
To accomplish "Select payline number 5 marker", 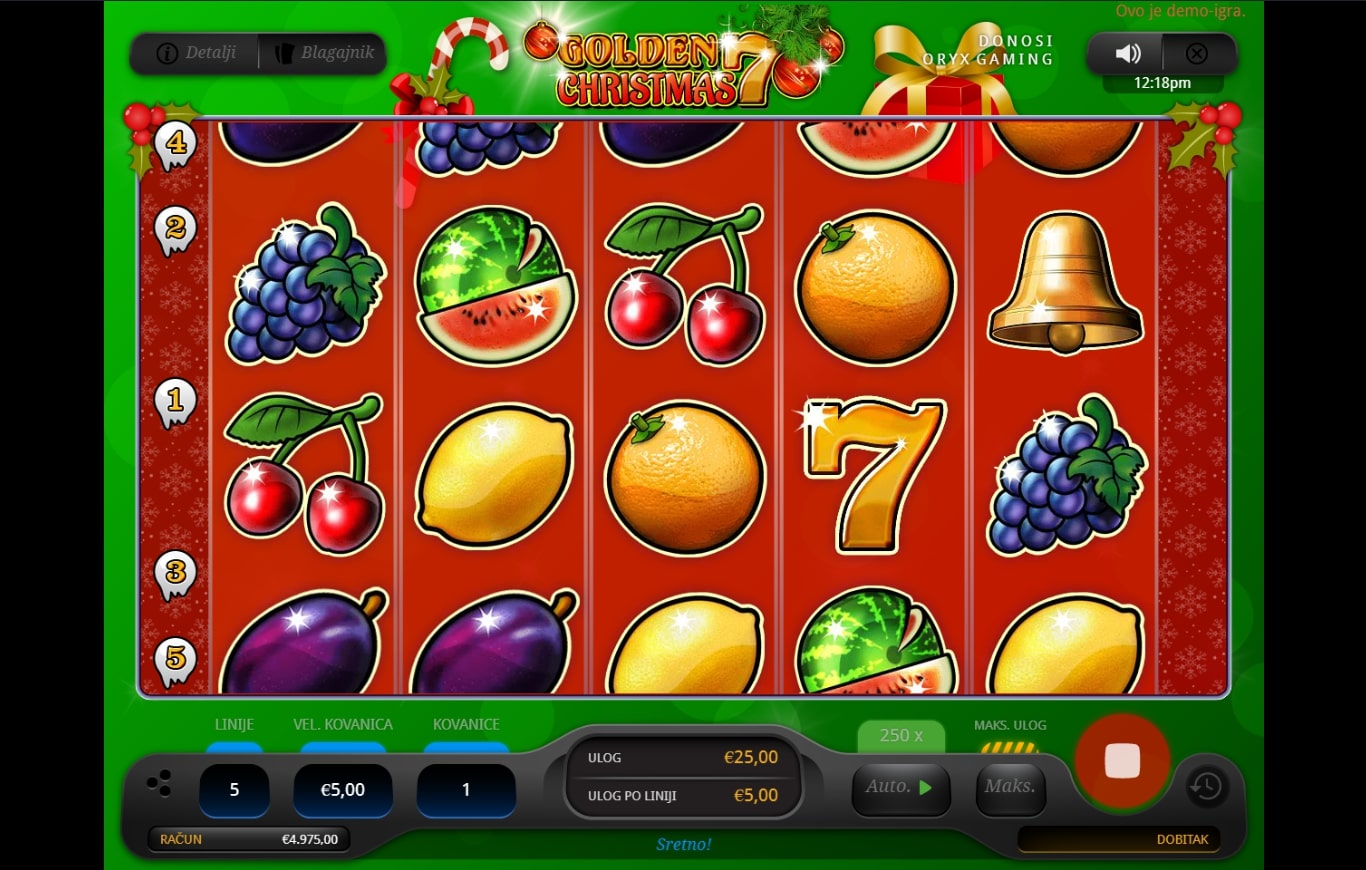I will [x=176, y=659].
